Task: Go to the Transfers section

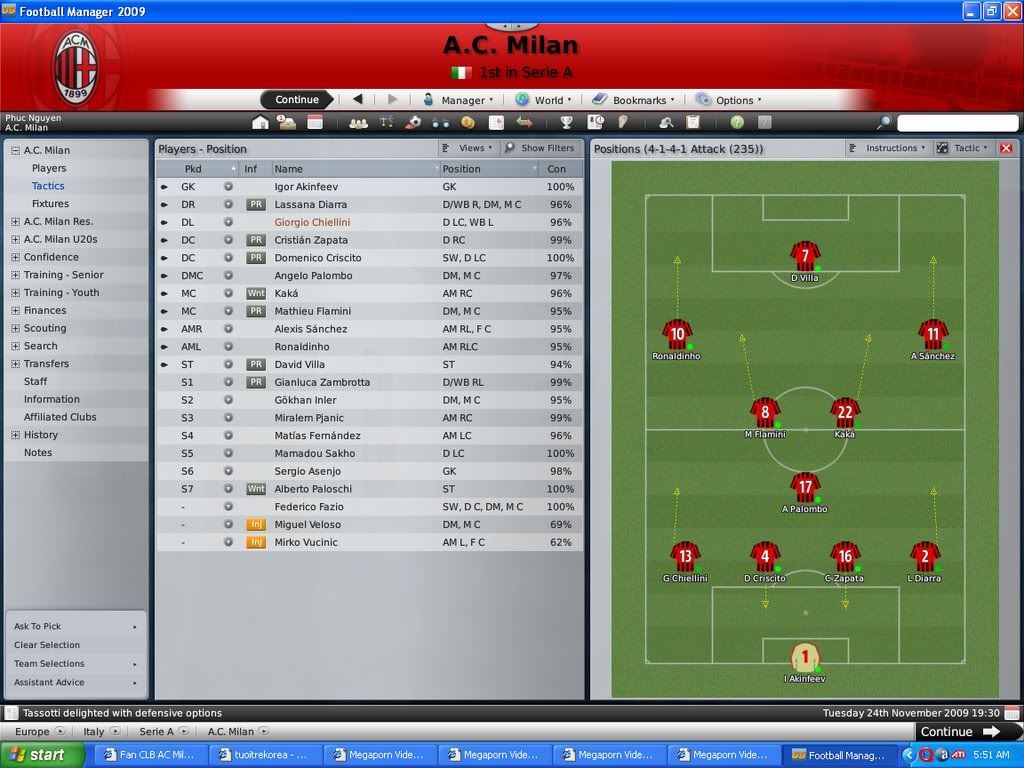Action: 46,364
